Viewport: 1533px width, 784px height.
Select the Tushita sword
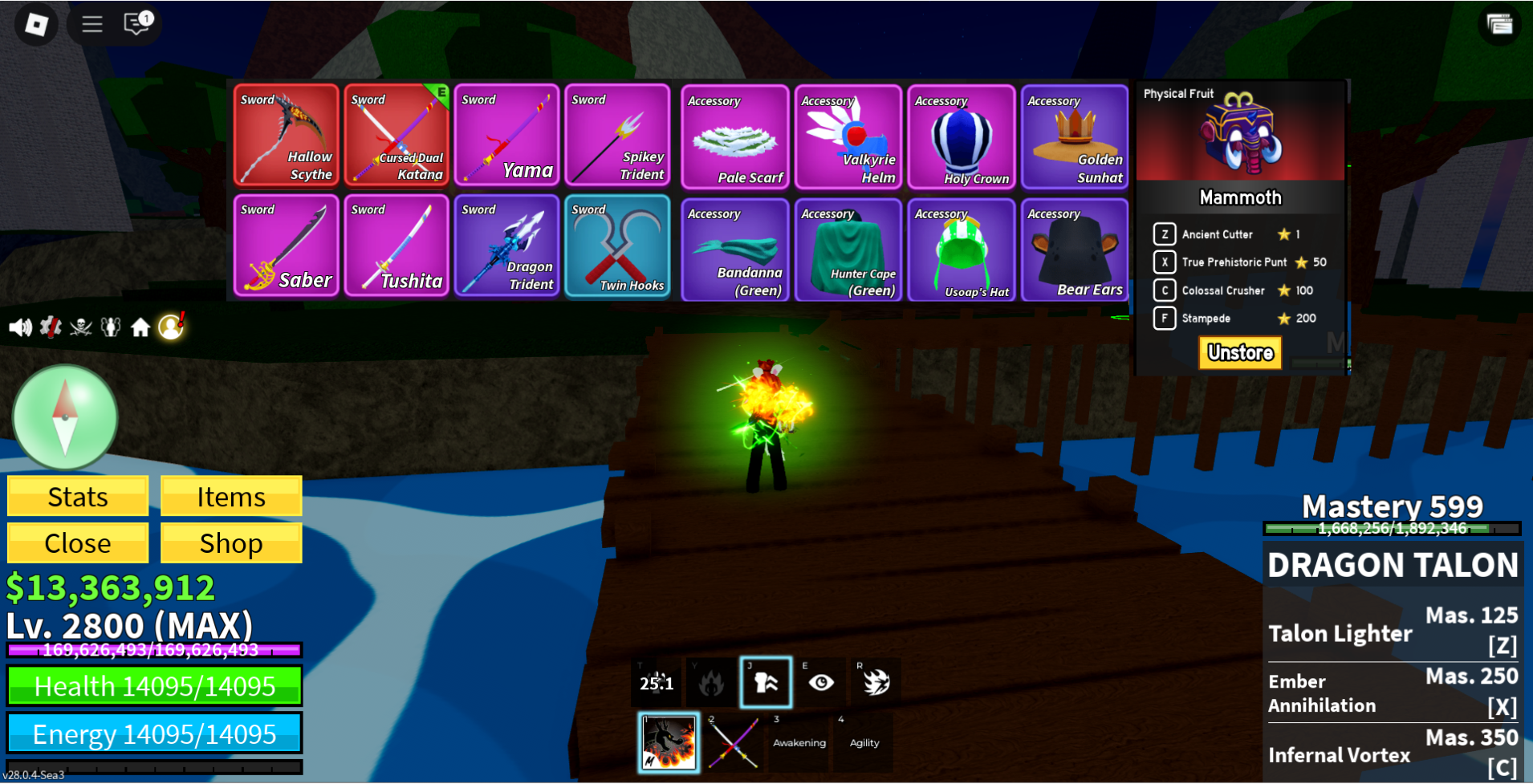pos(396,246)
